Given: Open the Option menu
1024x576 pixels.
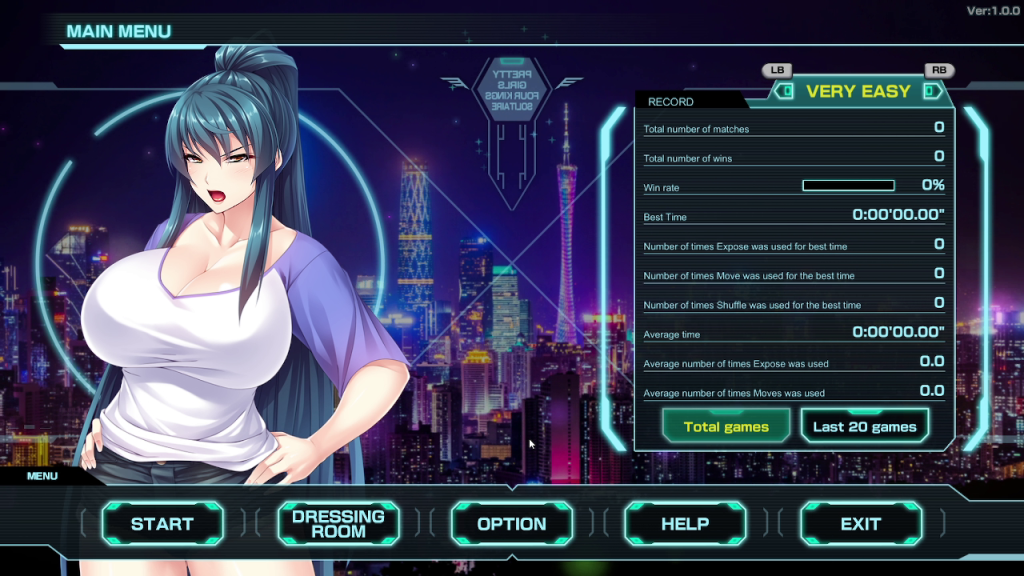Looking at the screenshot, I should coord(511,523).
